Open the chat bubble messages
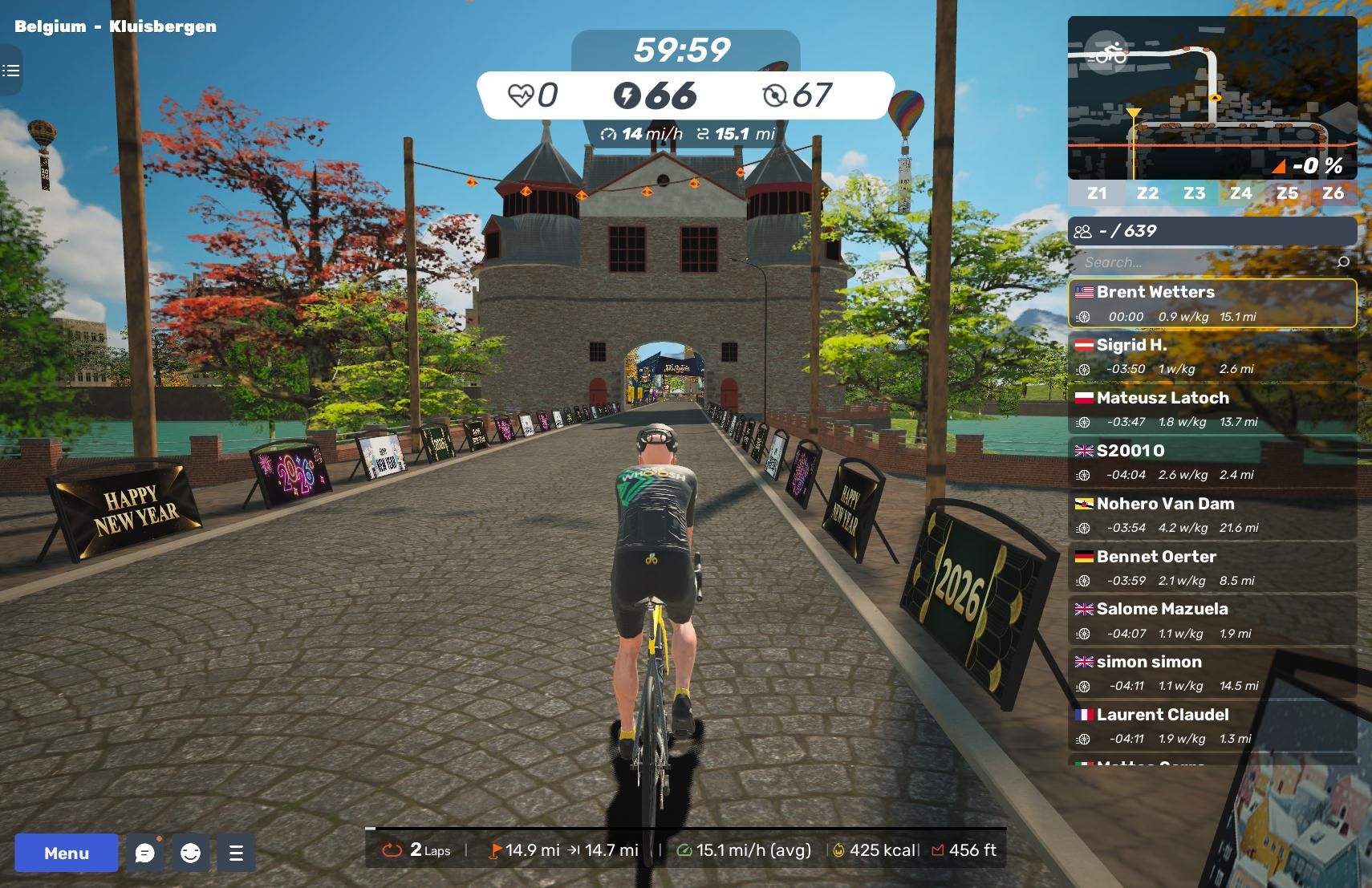 click(x=145, y=853)
